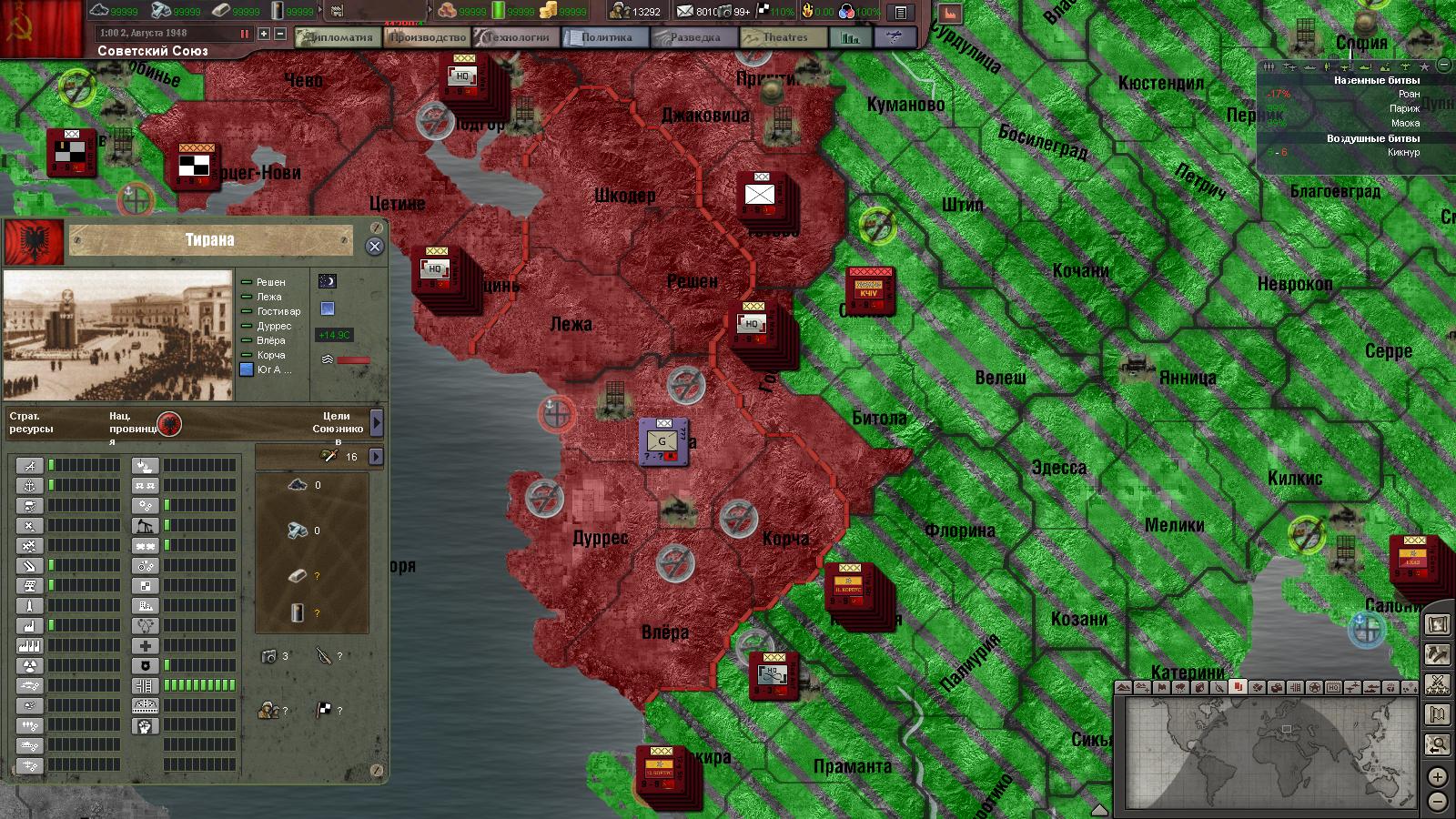Zoom in the map with plus button

1437,777
